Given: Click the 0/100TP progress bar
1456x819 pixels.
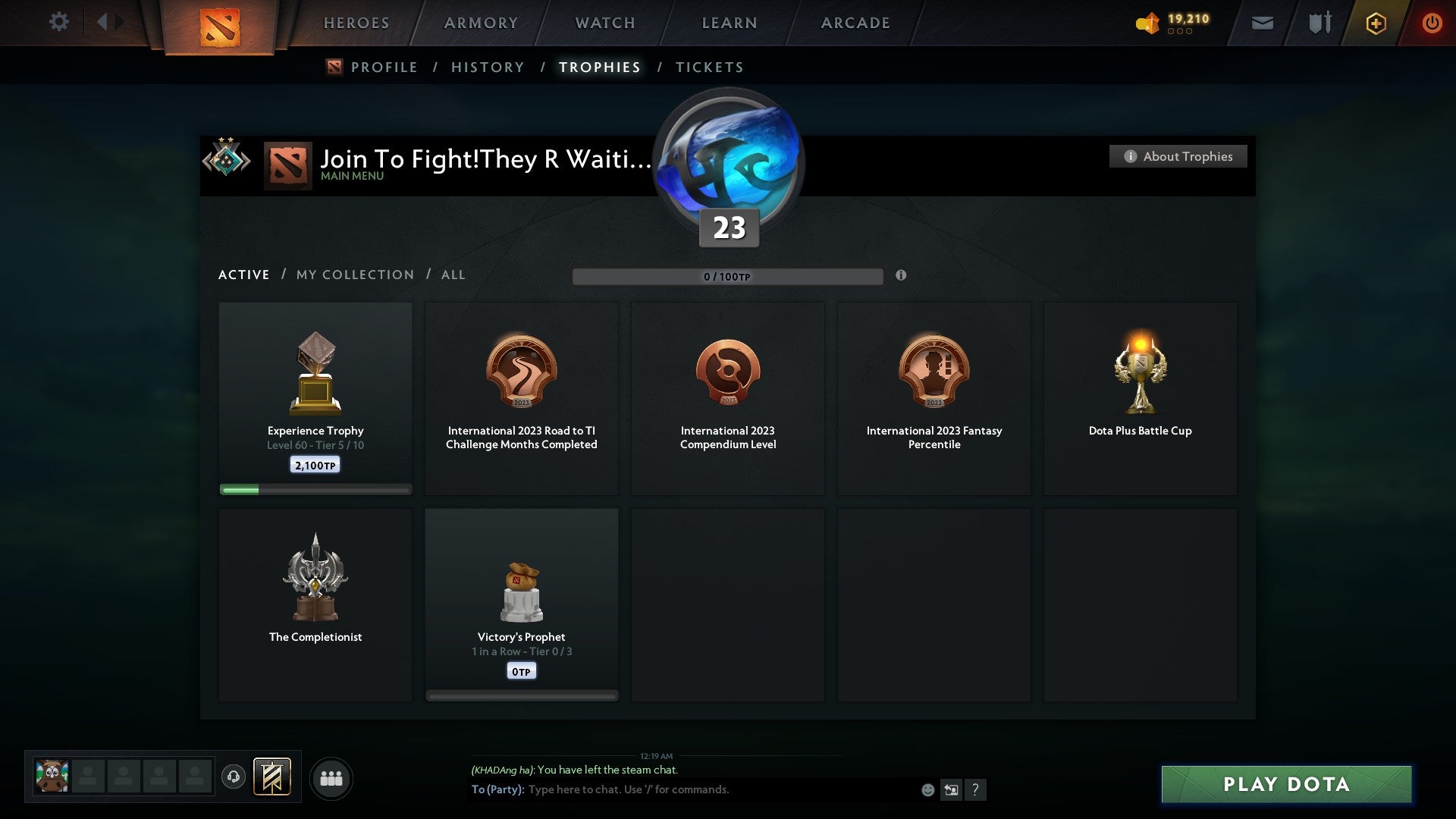Looking at the screenshot, I should pyautogui.click(x=728, y=277).
